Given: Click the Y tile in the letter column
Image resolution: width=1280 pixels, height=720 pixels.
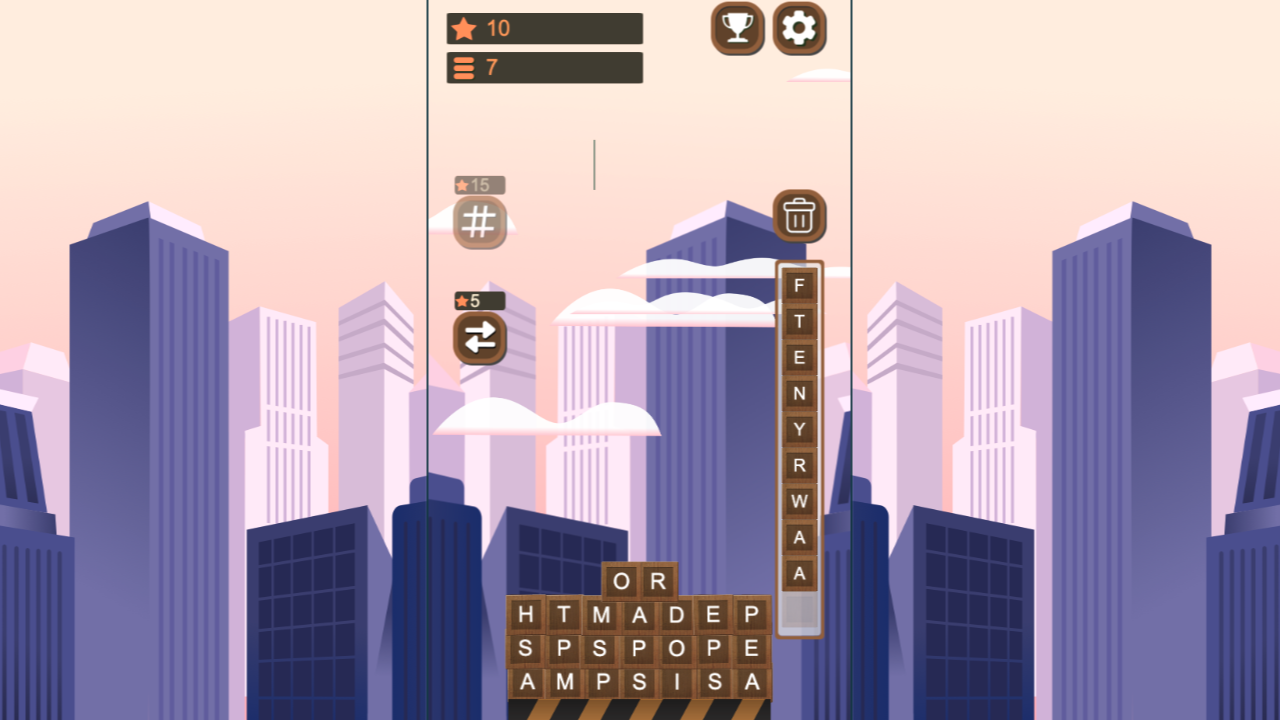Looking at the screenshot, I should point(797,429).
